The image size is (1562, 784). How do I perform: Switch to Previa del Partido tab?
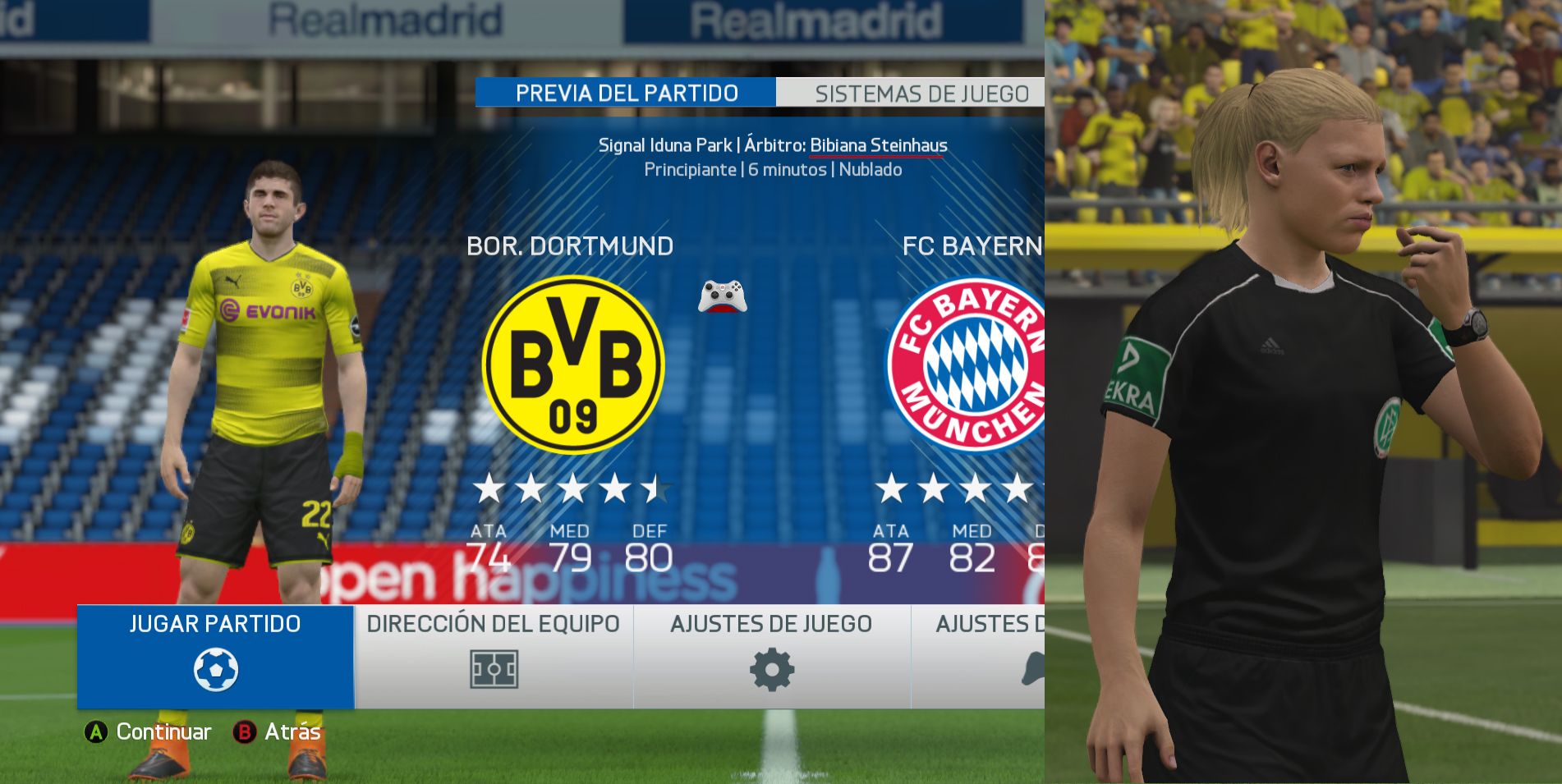(626, 93)
